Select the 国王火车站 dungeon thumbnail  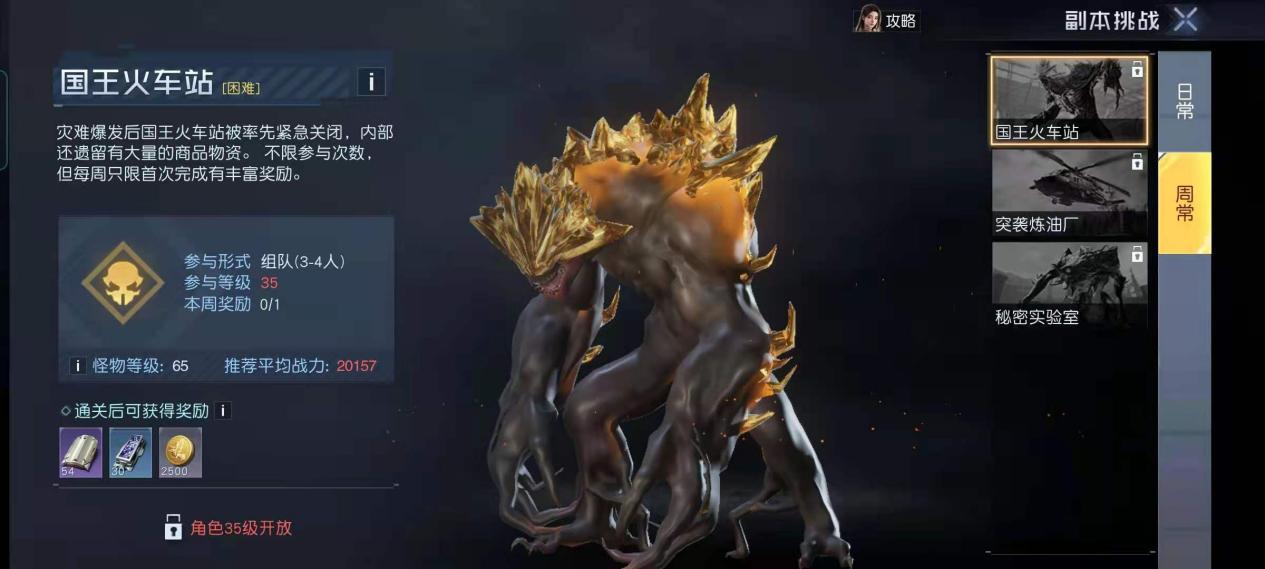(1069, 100)
